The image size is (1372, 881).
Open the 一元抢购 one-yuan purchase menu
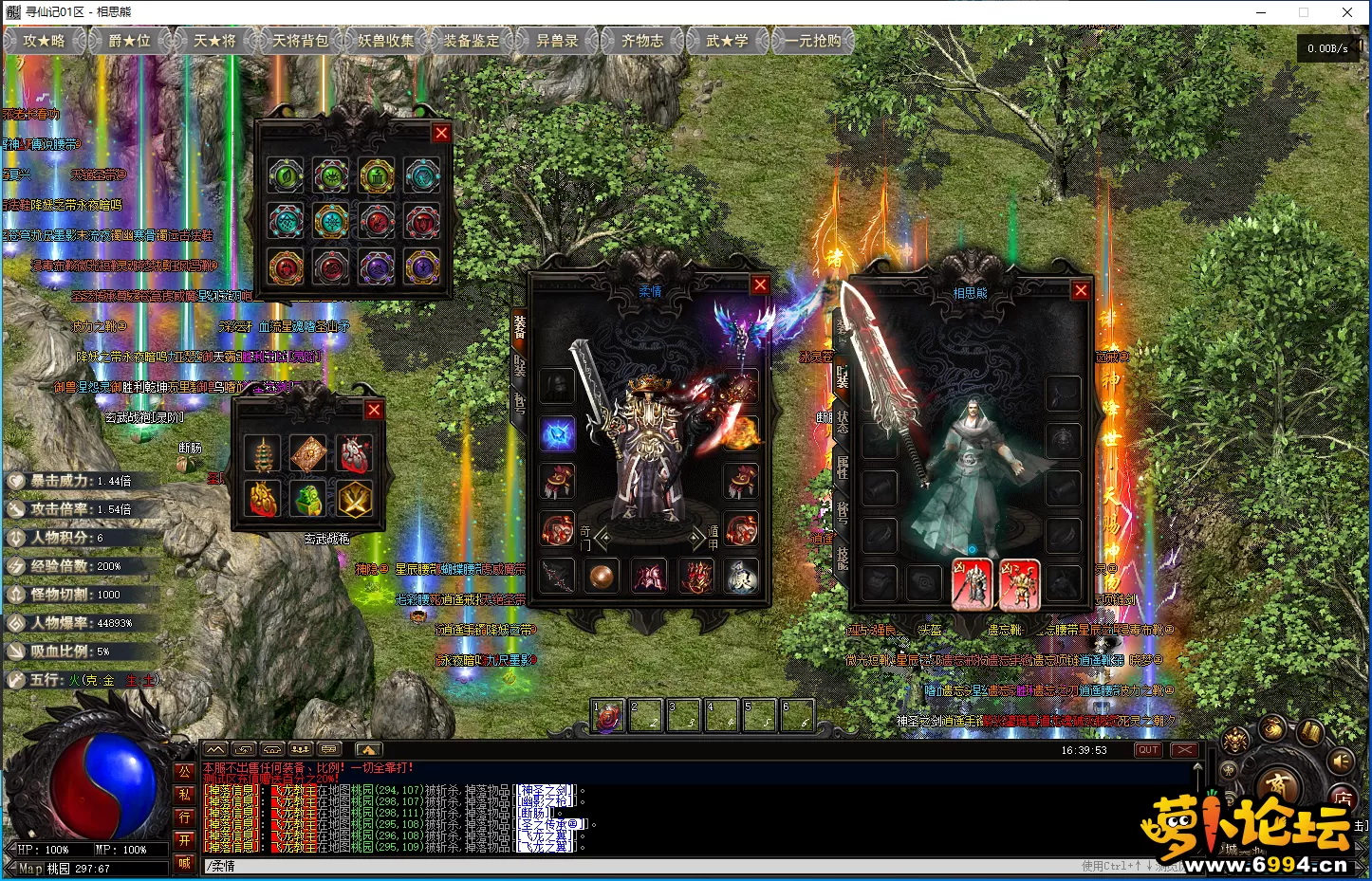pos(813,41)
